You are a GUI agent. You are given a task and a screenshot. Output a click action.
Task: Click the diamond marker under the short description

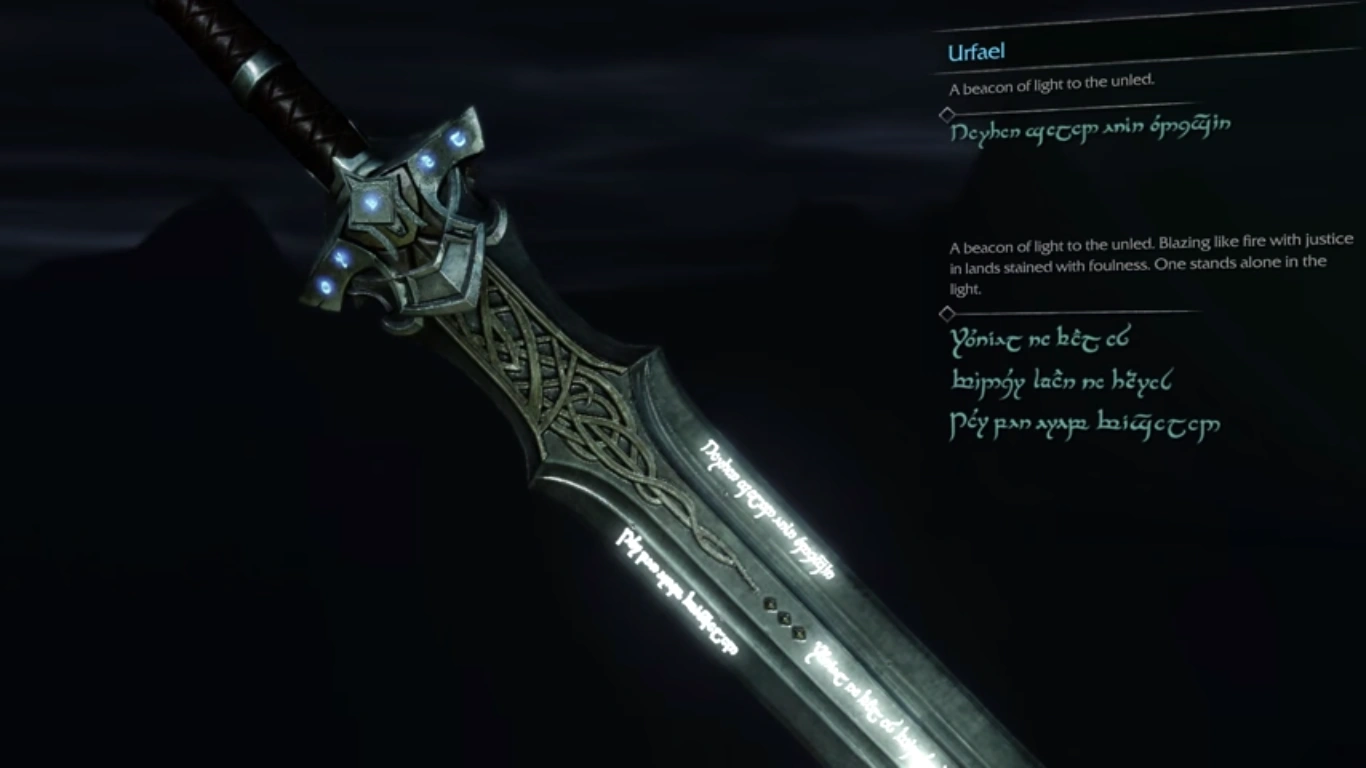(947, 113)
